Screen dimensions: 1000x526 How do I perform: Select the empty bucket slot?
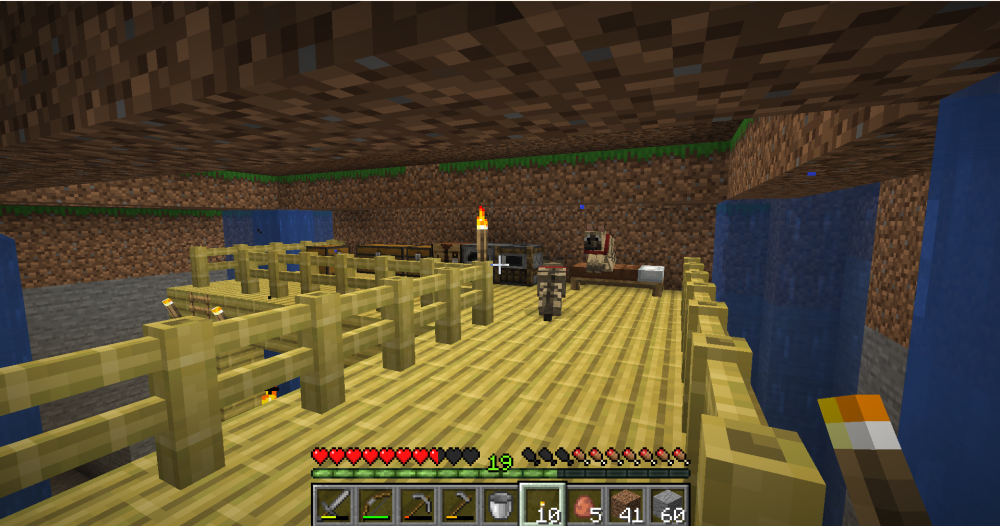pos(501,505)
